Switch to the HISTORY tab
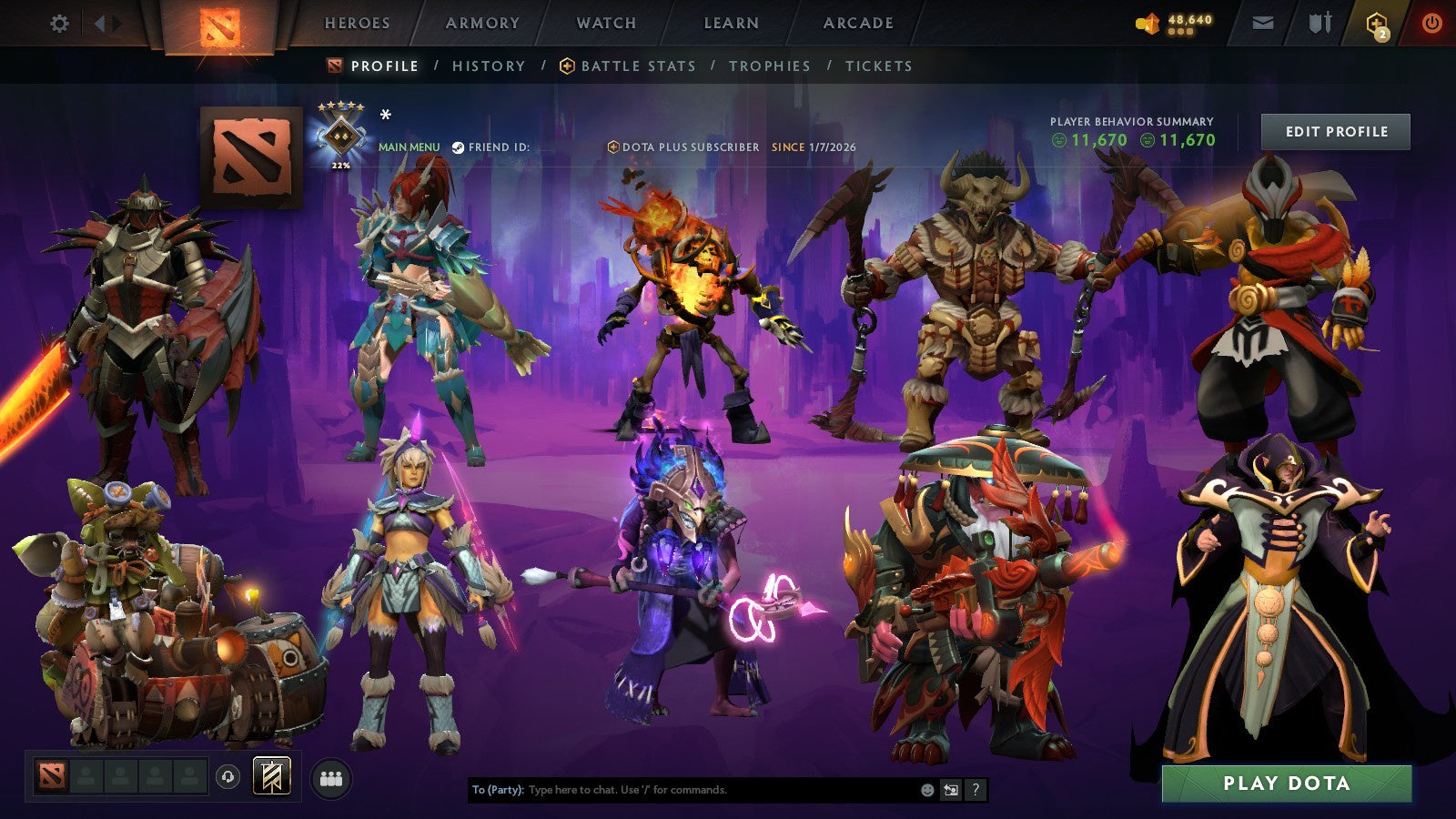Image resolution: width=1456 pixels, height=819 pixels. pyautogui.click(x=489, y=66)
